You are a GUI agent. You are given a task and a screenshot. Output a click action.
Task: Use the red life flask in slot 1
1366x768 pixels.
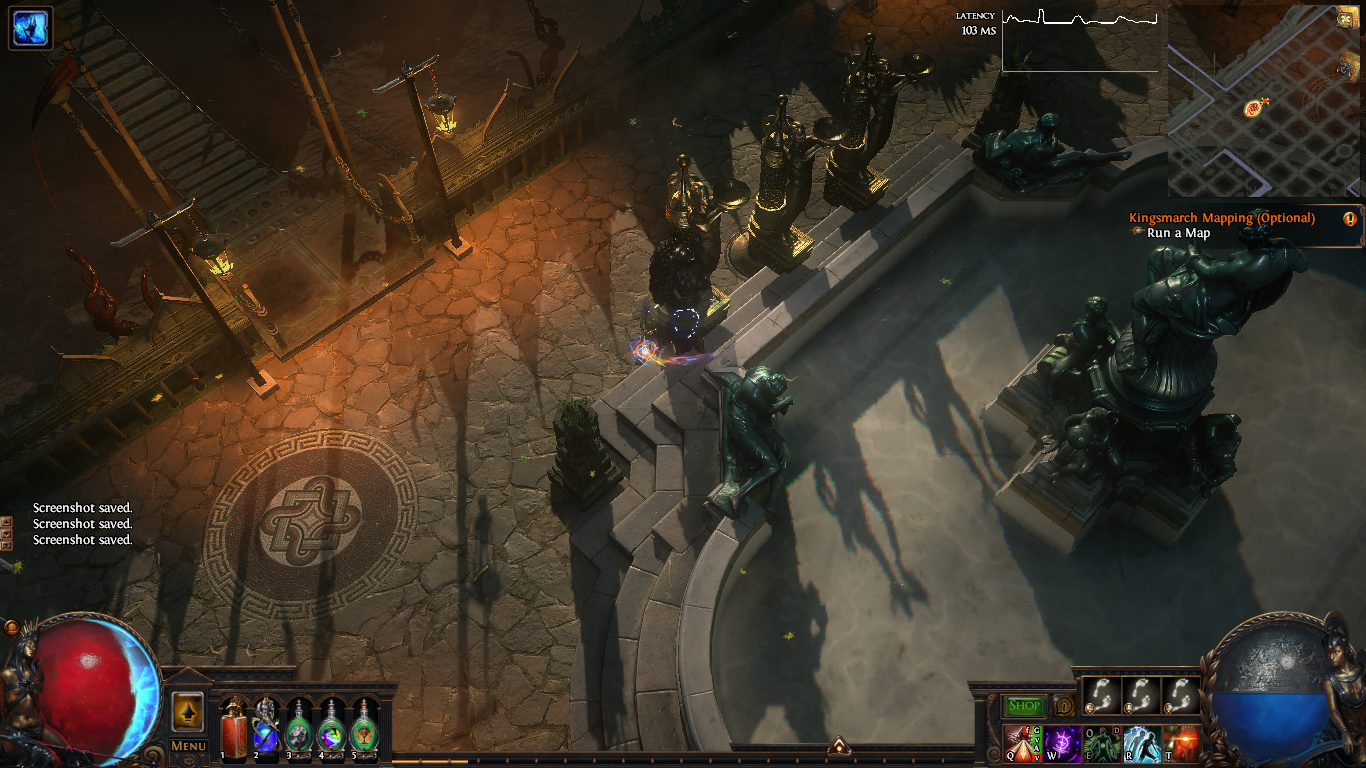[x=234, y=724]
